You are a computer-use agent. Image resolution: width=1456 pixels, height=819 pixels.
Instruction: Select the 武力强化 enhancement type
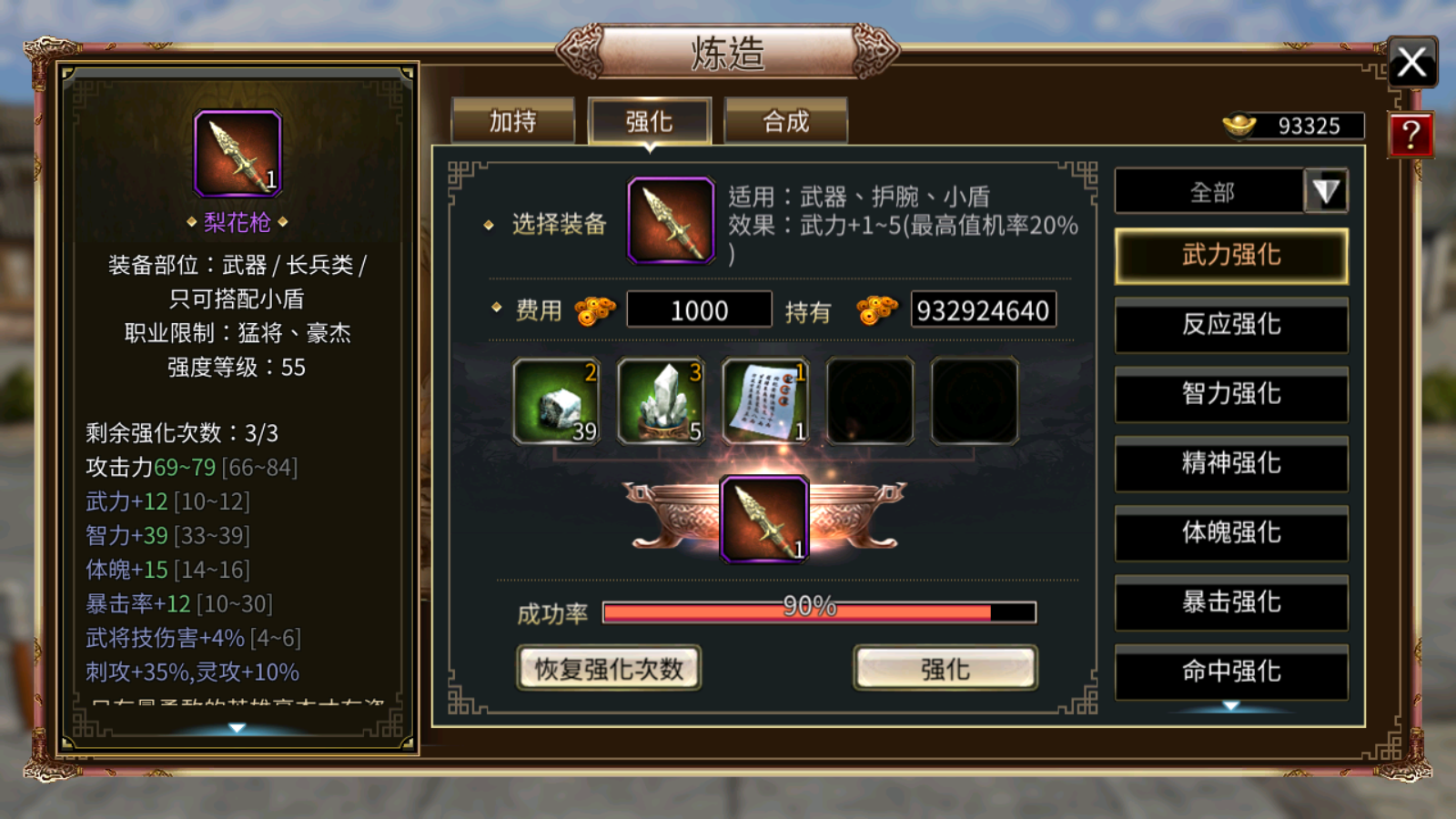[1230, 256]
